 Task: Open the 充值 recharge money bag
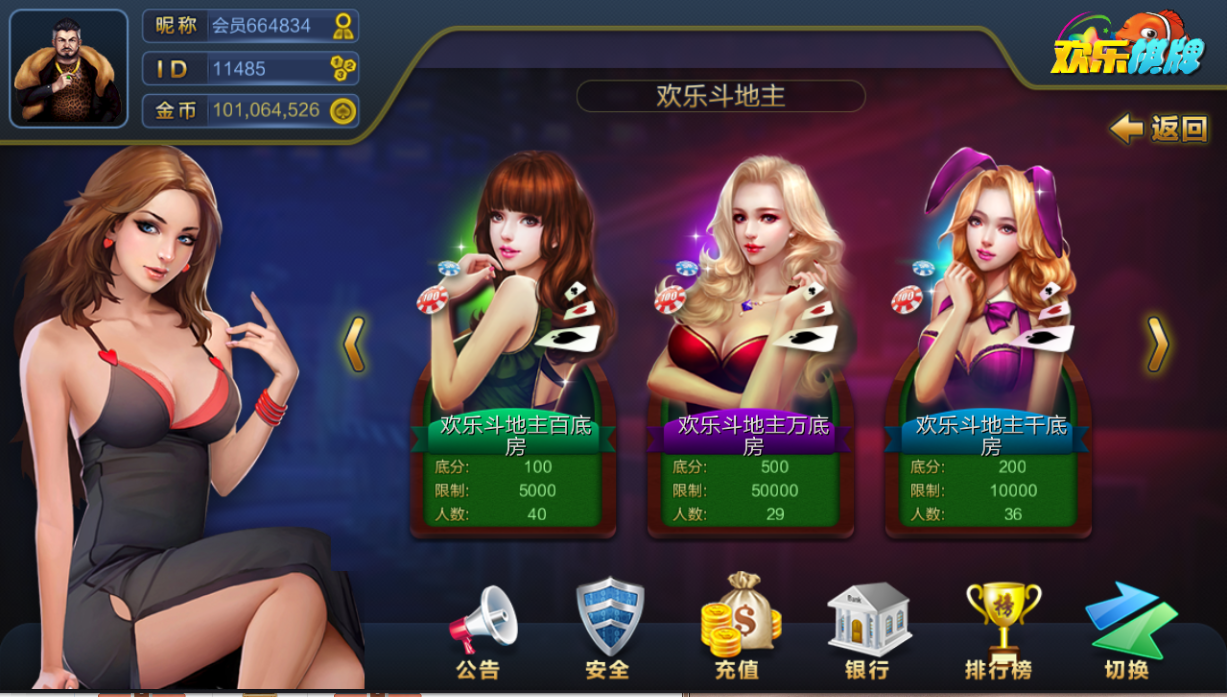click(738, 630)
